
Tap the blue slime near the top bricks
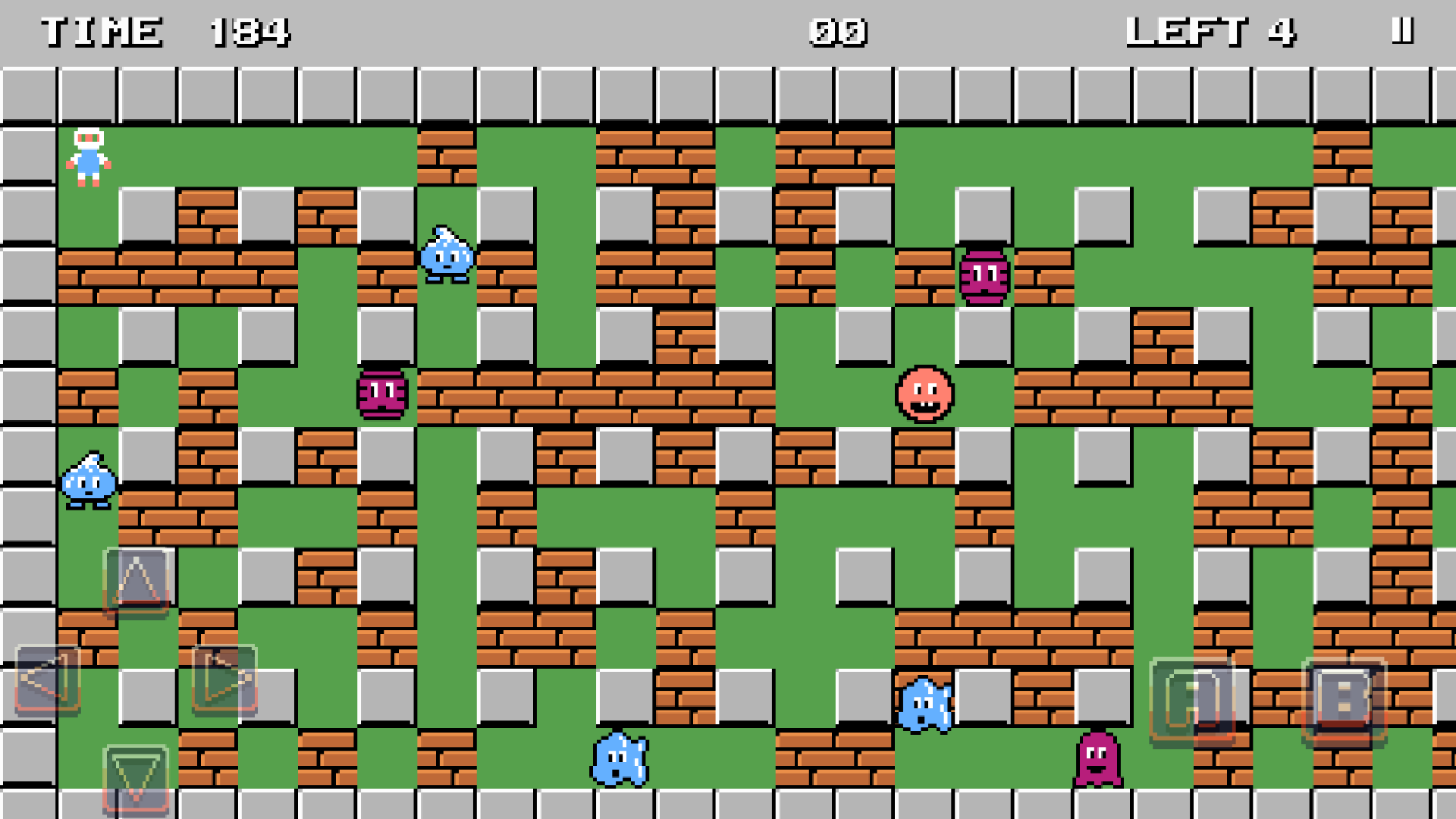[446, 258]
